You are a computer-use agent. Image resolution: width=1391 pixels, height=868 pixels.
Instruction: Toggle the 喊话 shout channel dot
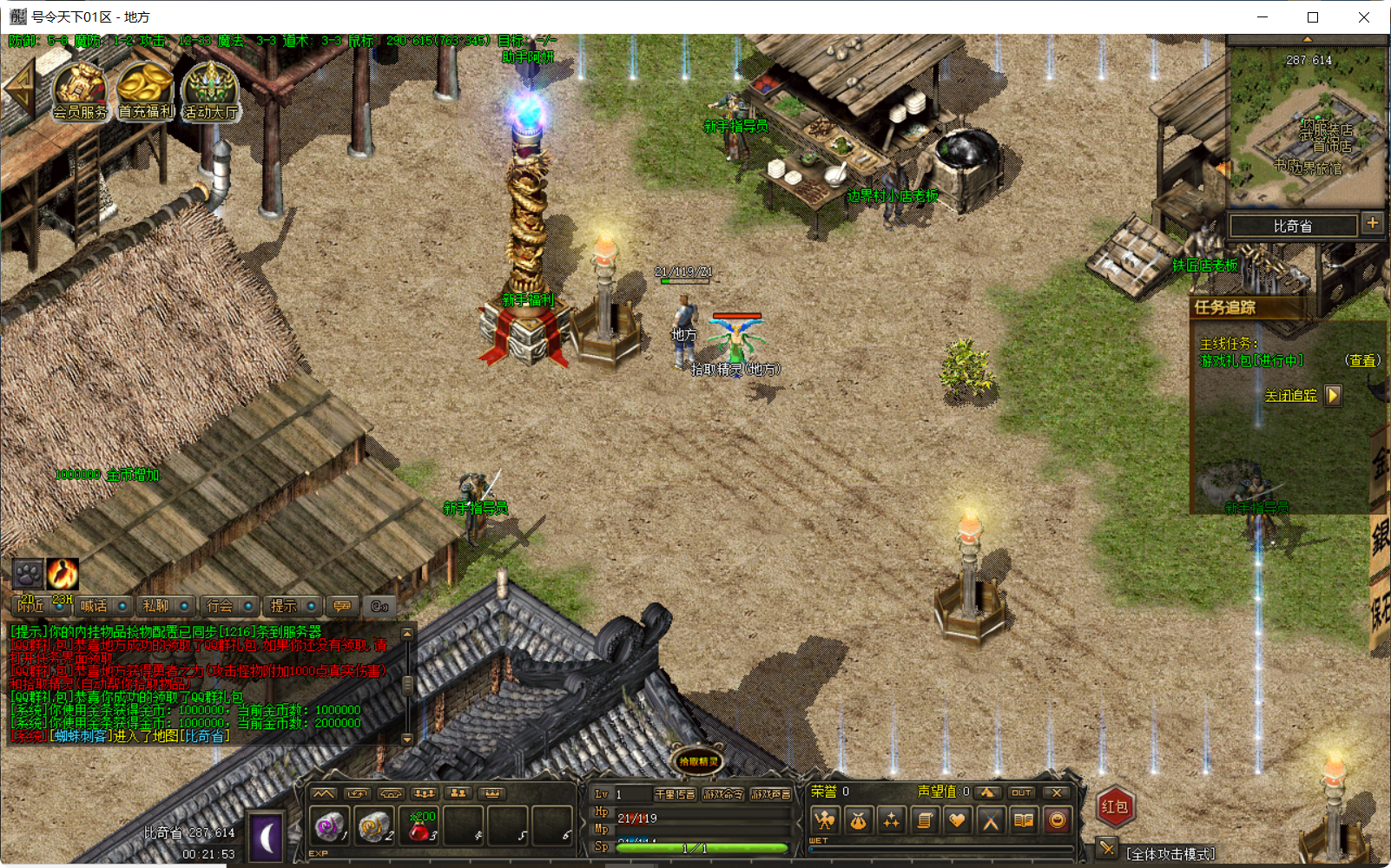click(x=121, y=606)
